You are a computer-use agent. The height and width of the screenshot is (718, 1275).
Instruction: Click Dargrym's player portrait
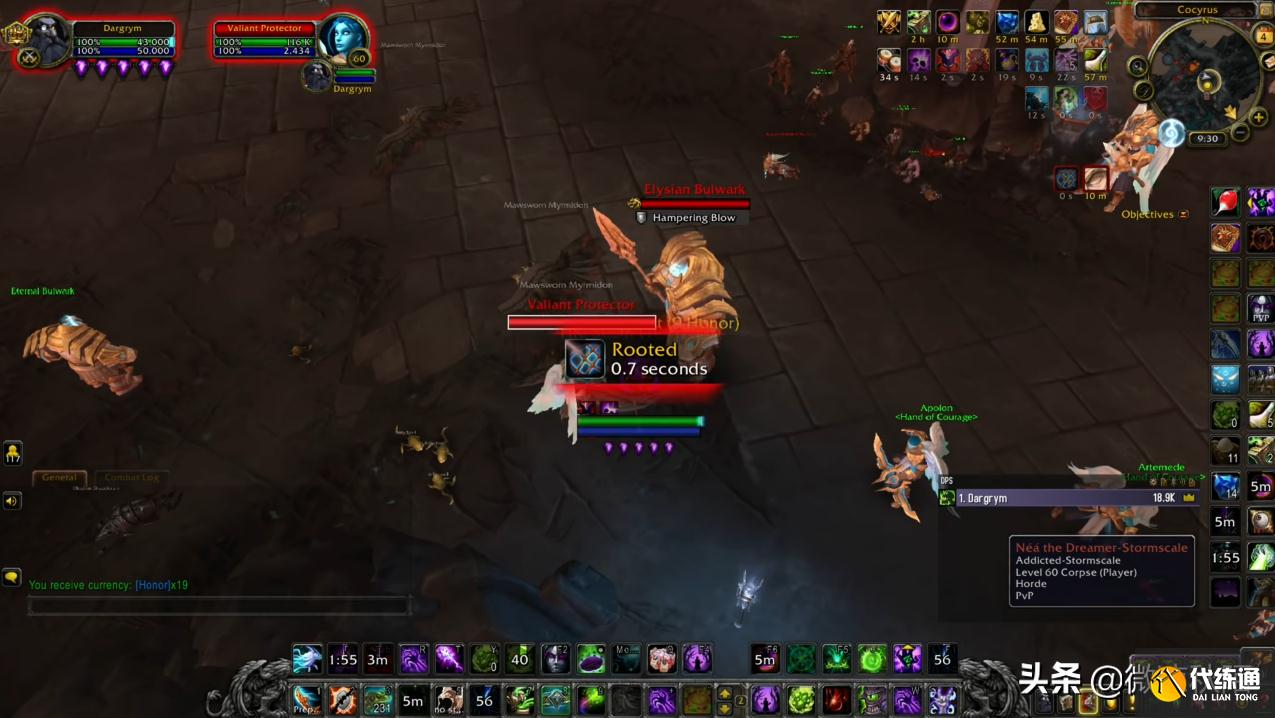46,39
